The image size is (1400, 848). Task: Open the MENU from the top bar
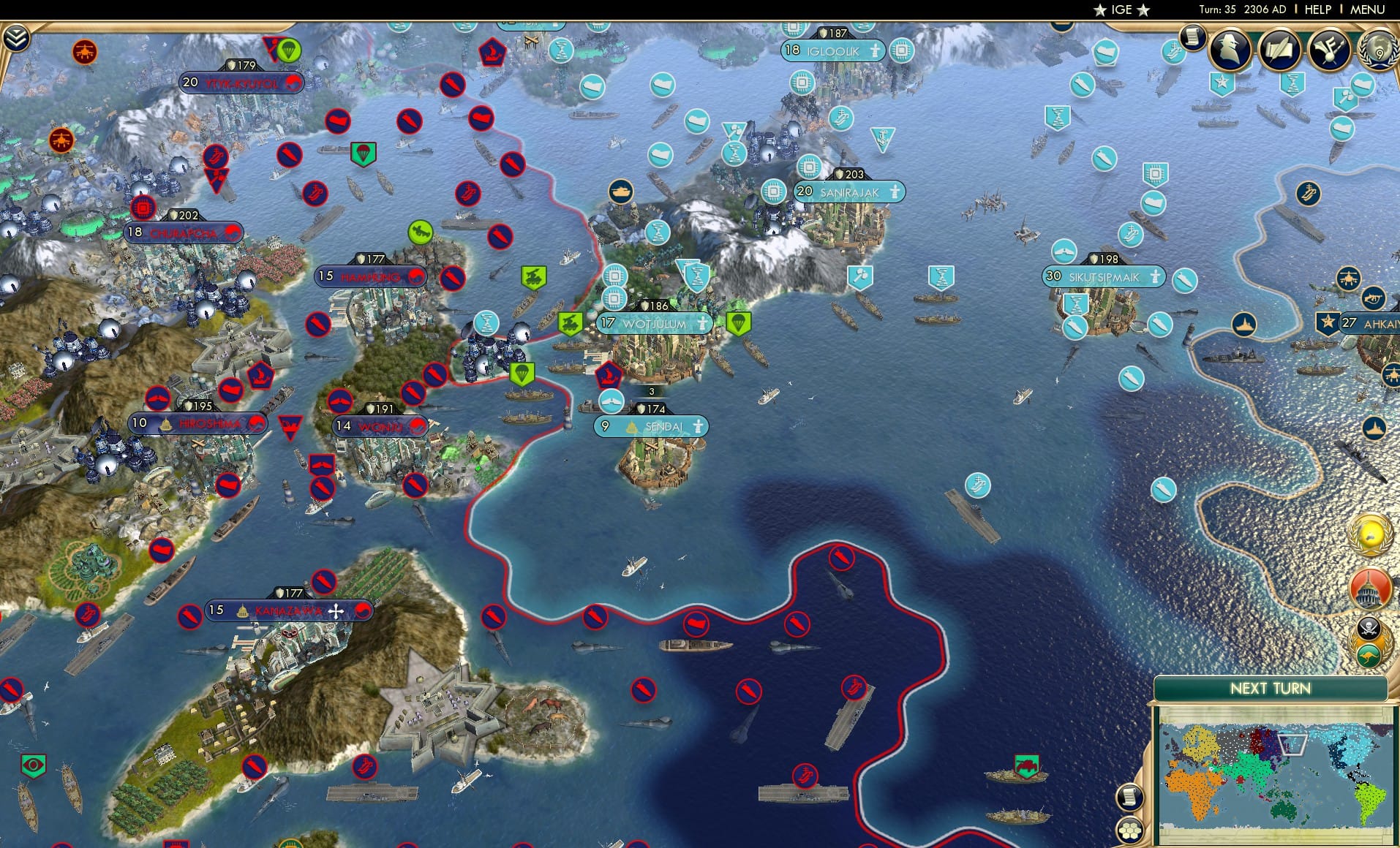(1369, 10)
